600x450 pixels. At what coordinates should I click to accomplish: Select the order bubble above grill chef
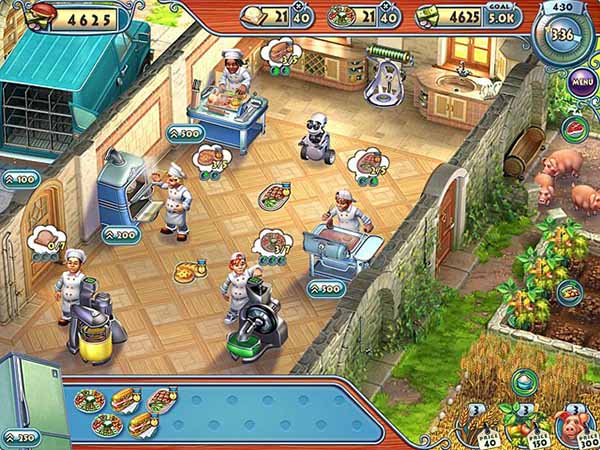coord(366,162)
